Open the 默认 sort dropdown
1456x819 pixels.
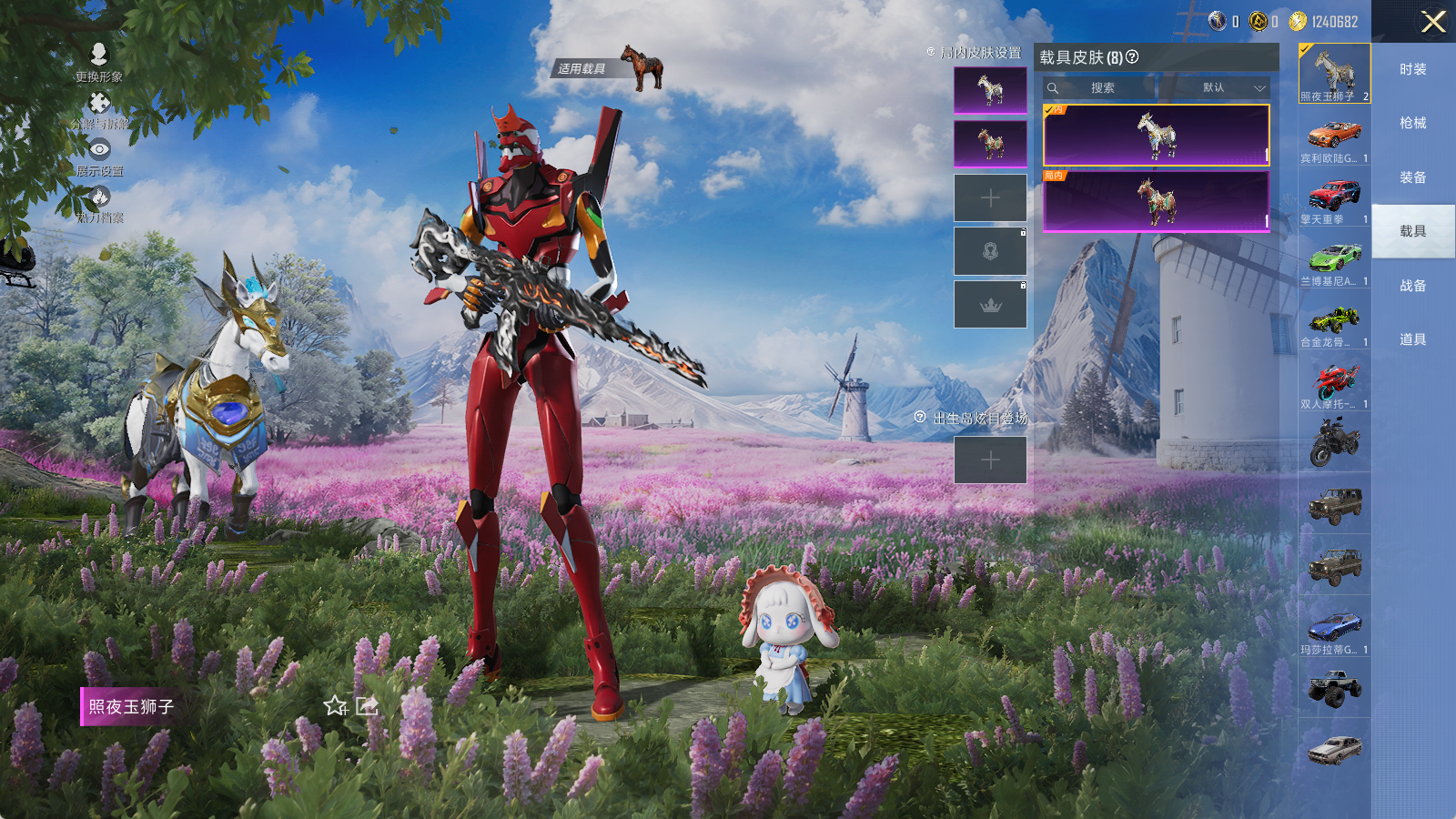[x=1215, y=88]
